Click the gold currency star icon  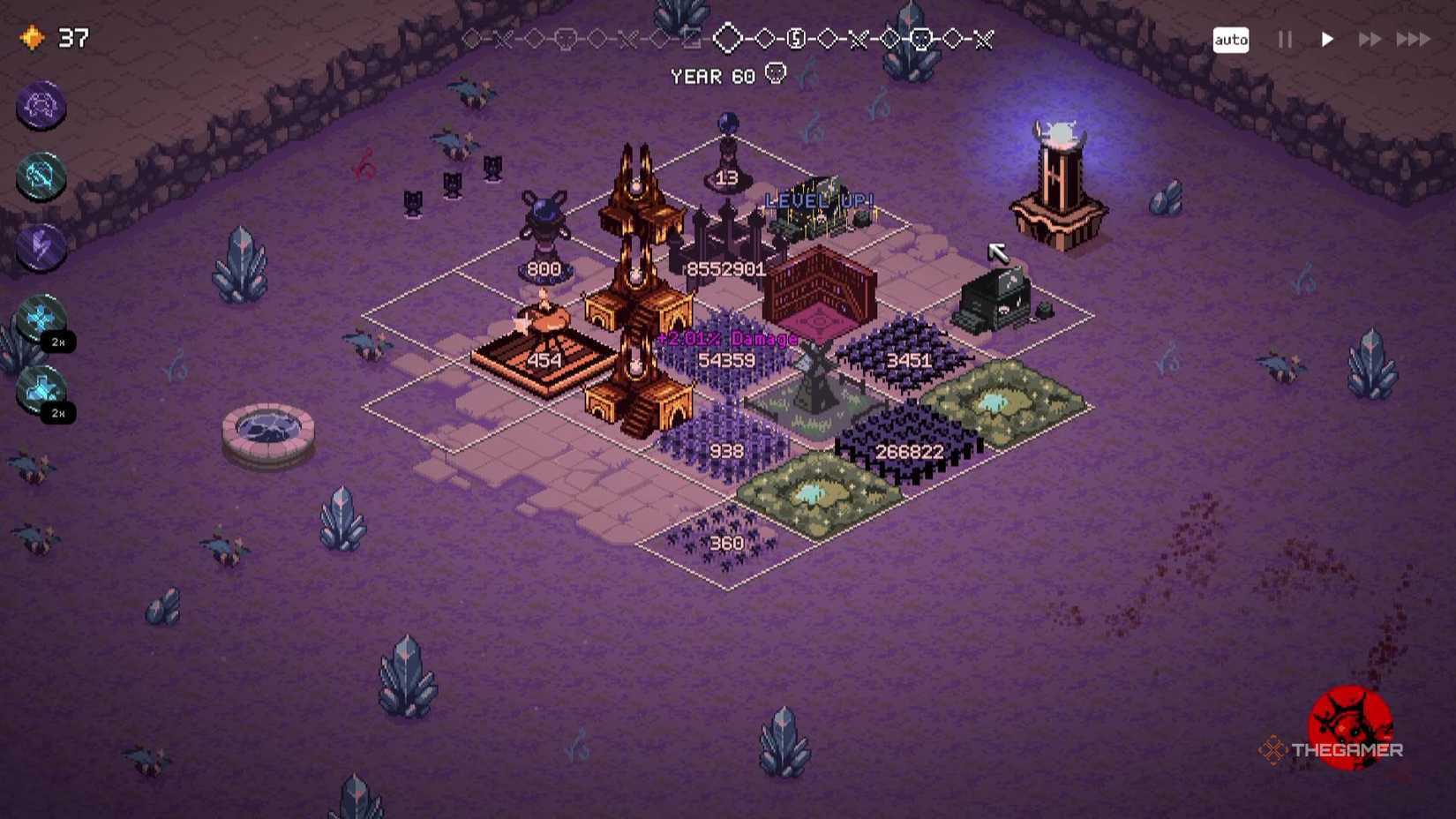tap(32, 37)
